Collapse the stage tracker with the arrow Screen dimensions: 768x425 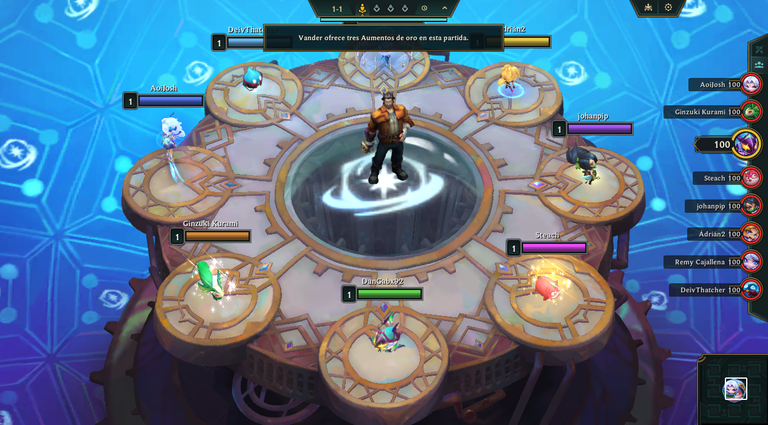tap(445, 8)
